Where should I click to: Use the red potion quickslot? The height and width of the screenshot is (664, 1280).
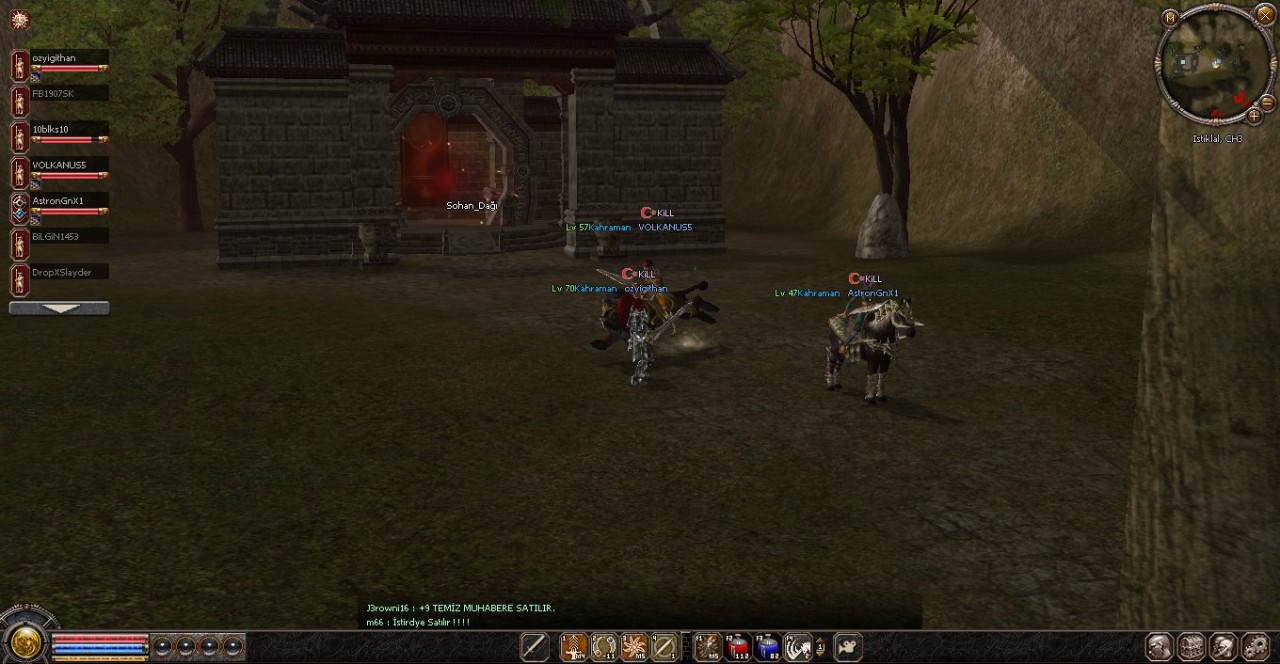(x=738, y=647)
